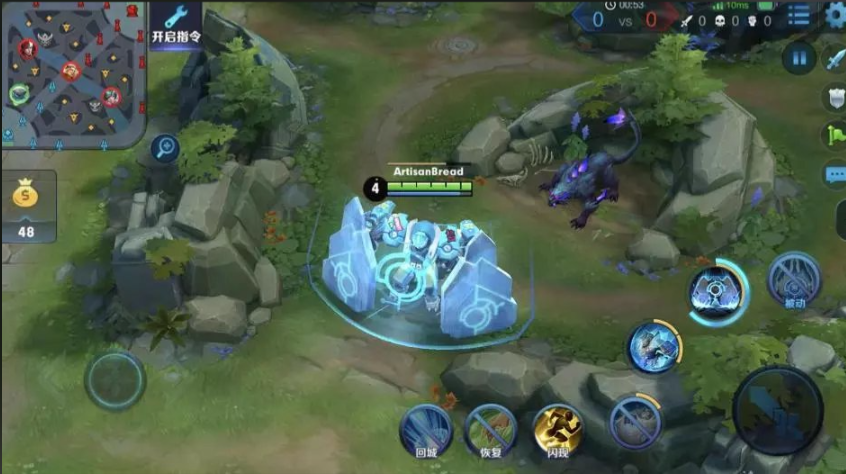This screenshot has height=474, width=846.
Task: Open the chat bubble button
Action: [x=835, y=175]
